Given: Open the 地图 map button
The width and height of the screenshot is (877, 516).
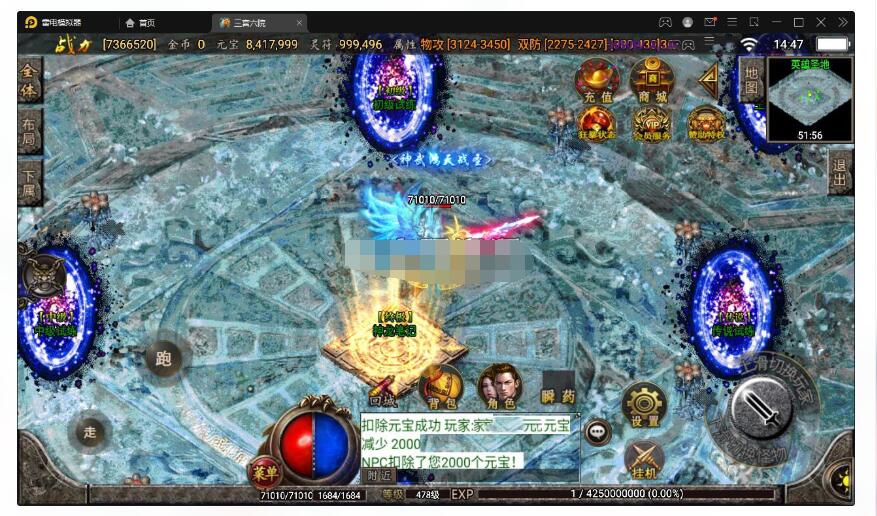Looking at the screenshot, I should click(751, 79).
